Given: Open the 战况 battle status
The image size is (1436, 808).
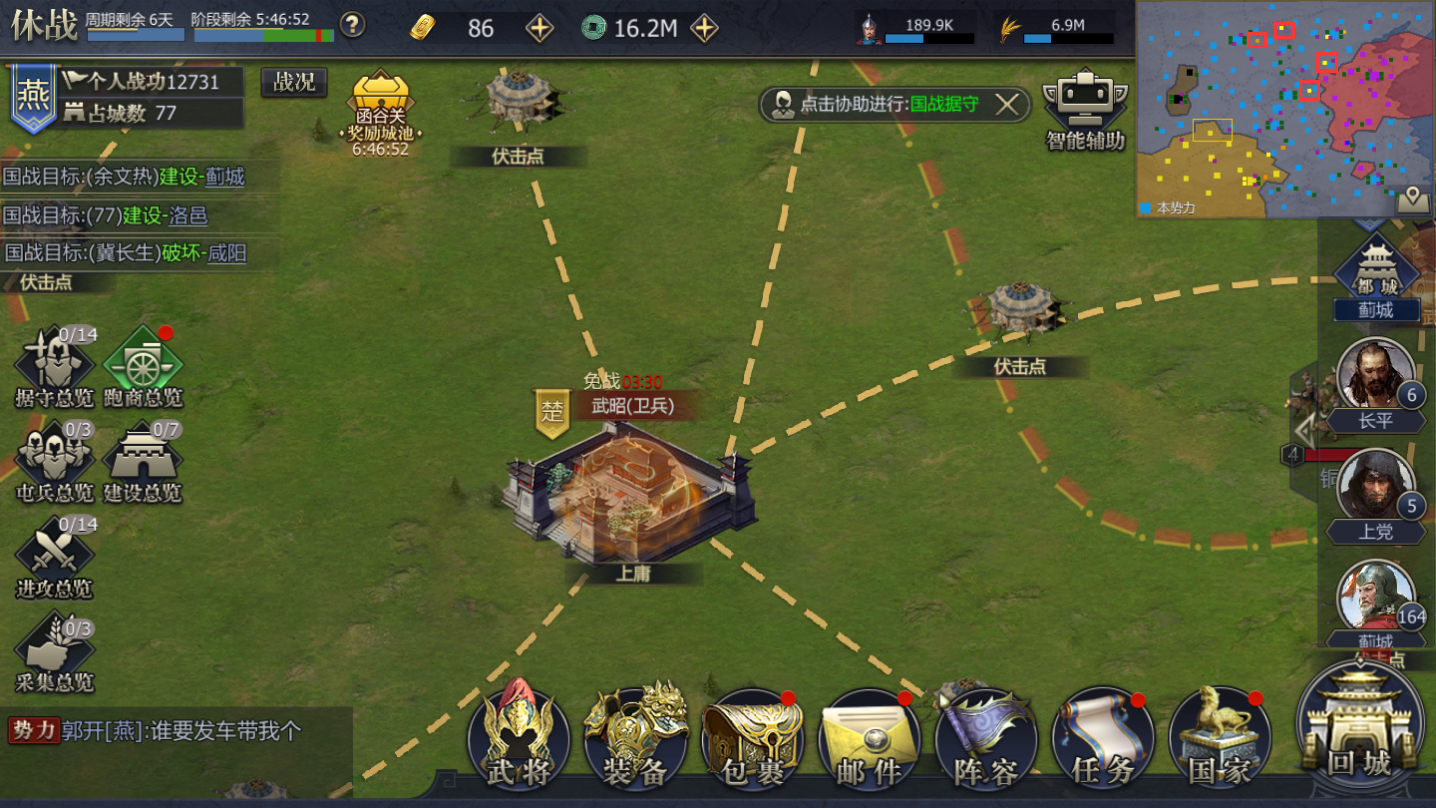Looking at the screenshot, I should 294,83.
